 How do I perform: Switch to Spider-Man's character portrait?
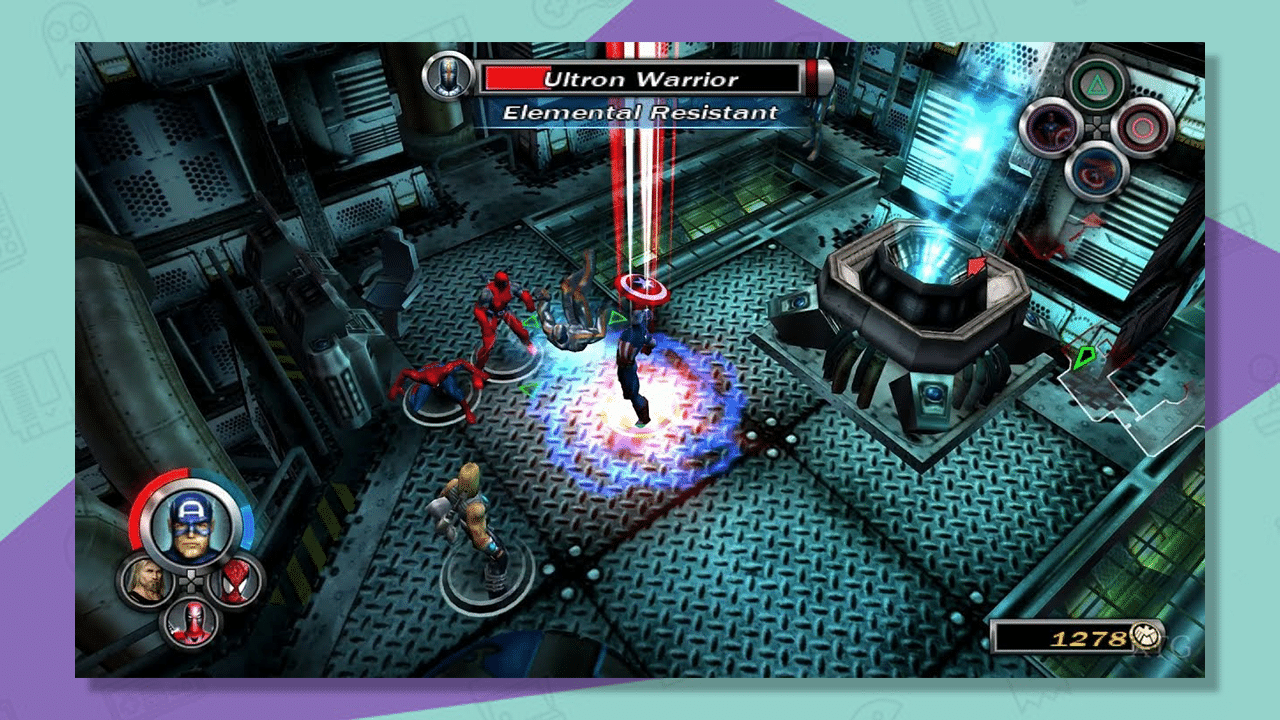(233, 581)
